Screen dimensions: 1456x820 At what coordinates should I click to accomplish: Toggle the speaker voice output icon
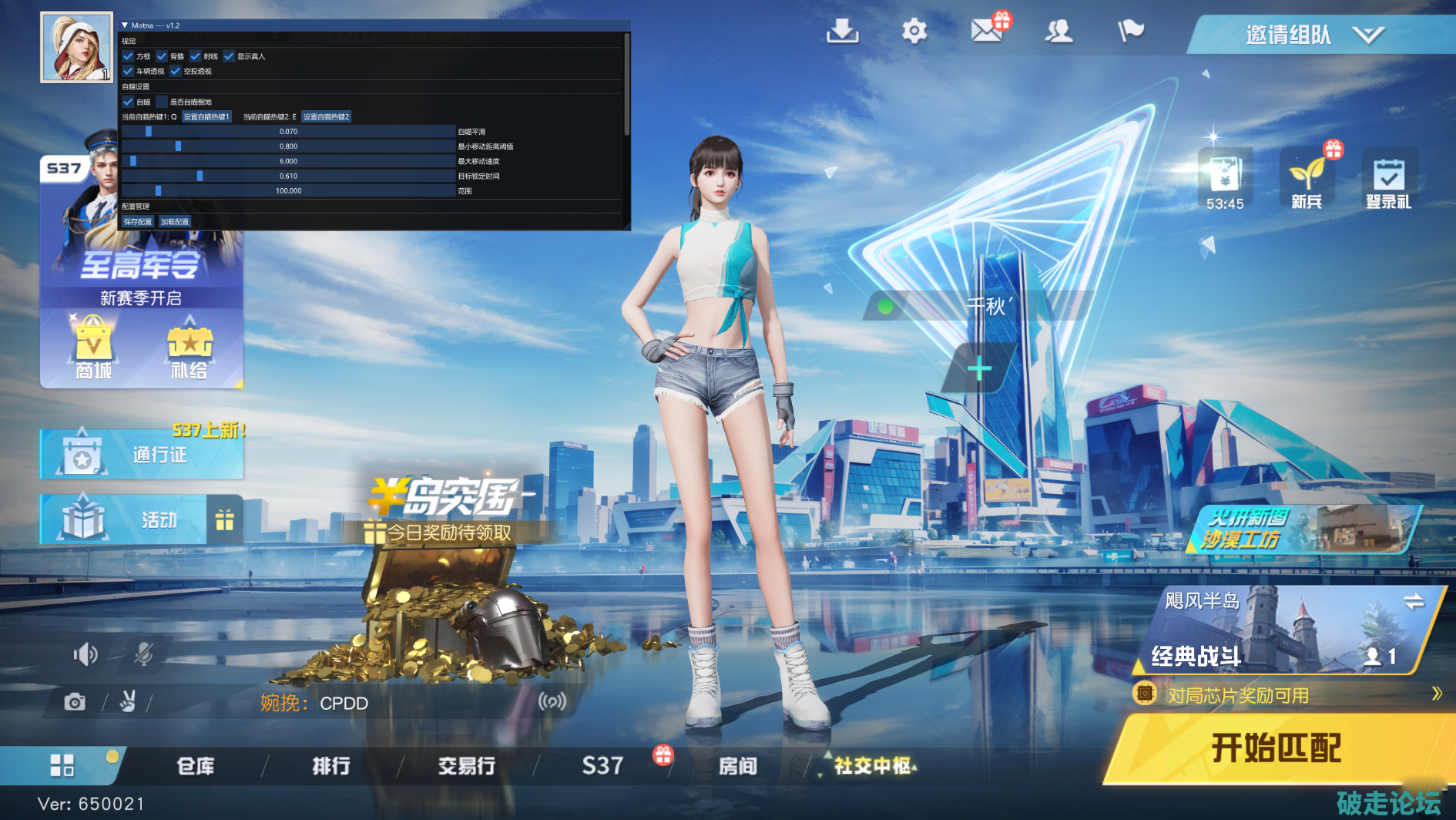point(86,654)
